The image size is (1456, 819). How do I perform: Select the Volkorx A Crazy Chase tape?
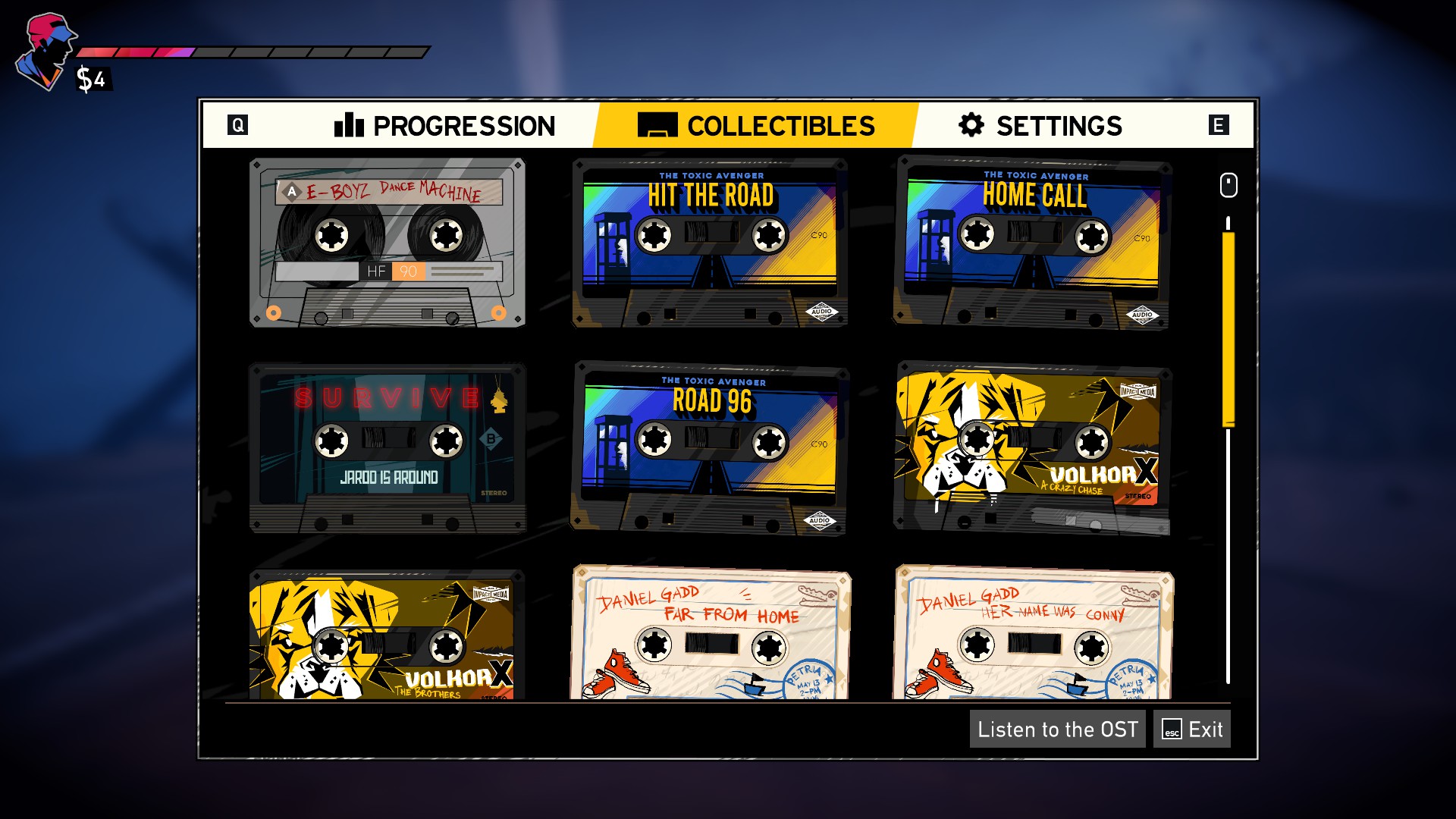tap(1033, 447)
